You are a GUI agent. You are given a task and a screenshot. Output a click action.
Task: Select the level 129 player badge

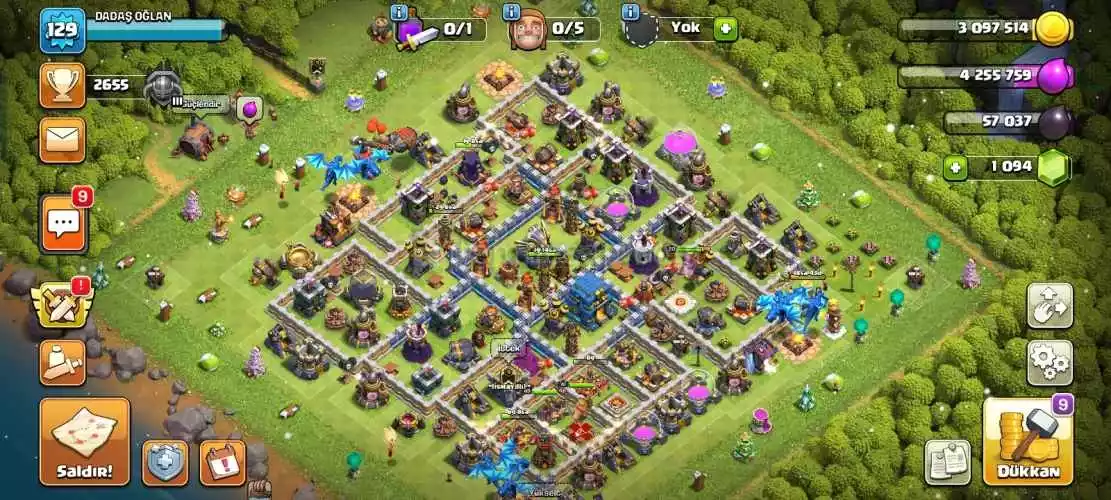pos(62,30)
